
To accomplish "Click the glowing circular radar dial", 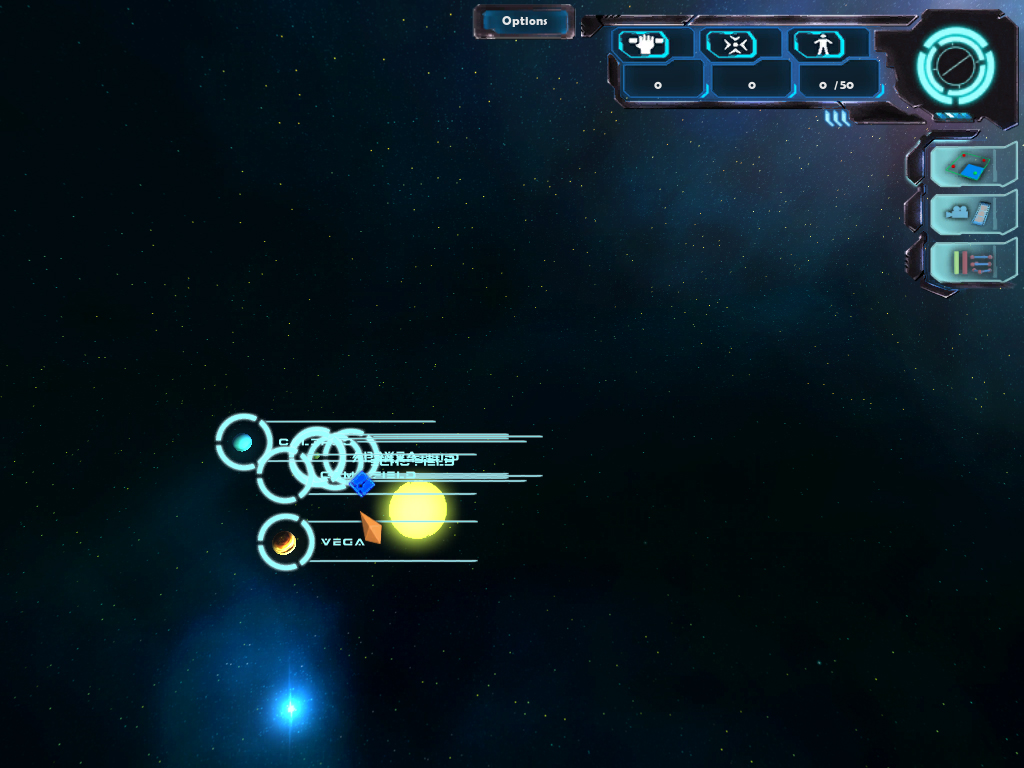I will (x=955, y=66).
